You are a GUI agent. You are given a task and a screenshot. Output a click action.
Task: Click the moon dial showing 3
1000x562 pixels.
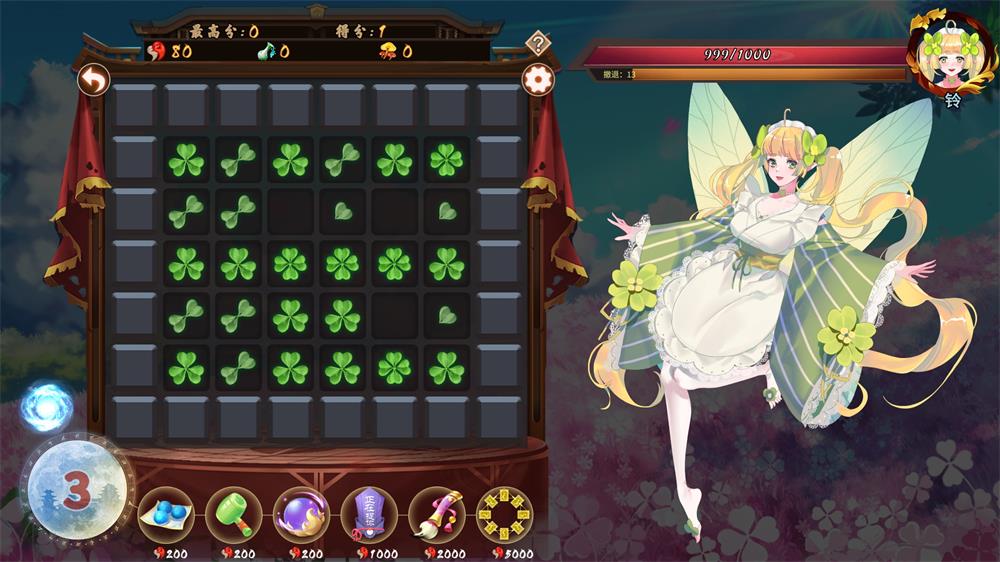coord(74,489)
